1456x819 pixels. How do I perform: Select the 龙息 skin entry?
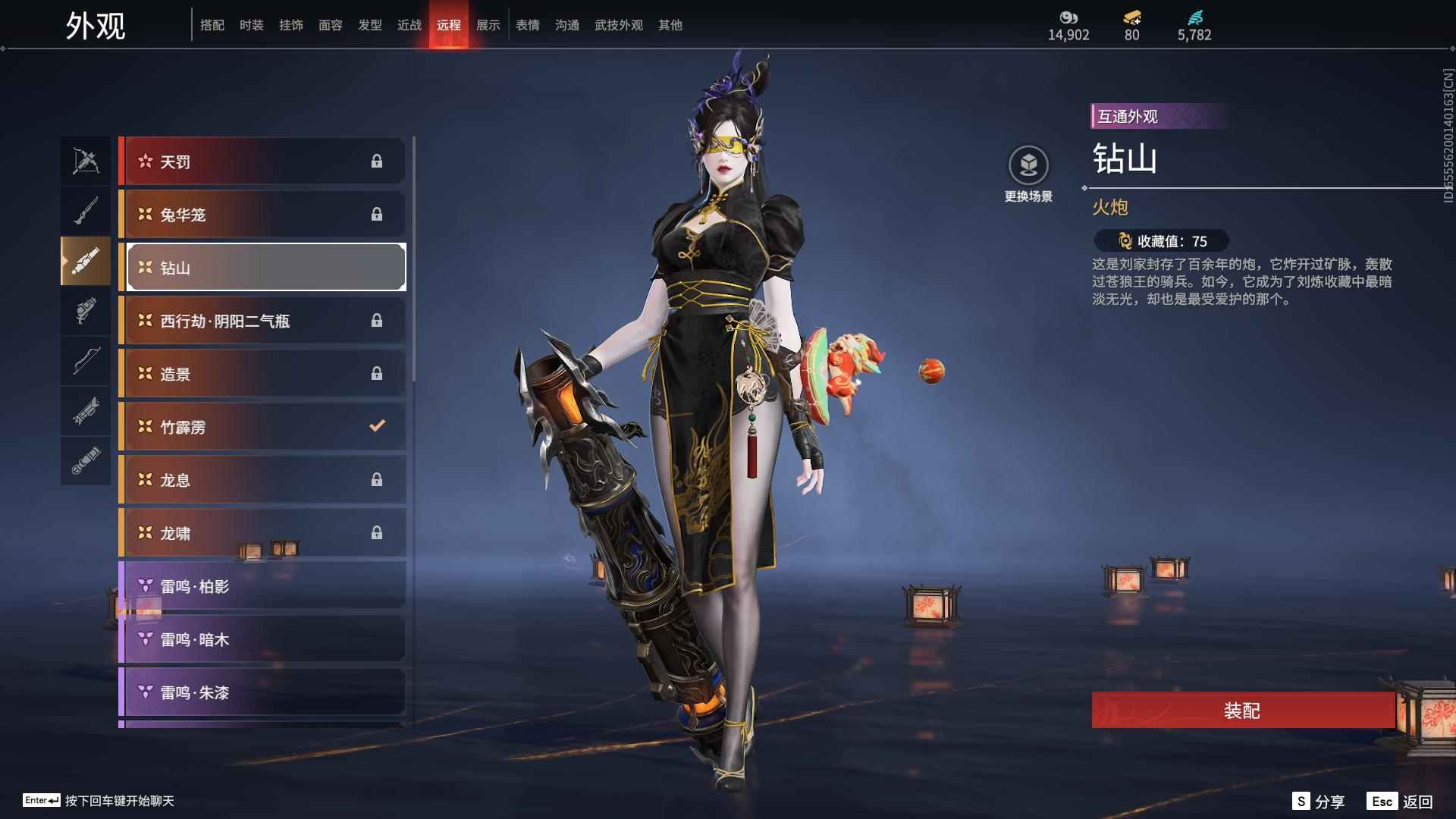(x=262, y=480)
